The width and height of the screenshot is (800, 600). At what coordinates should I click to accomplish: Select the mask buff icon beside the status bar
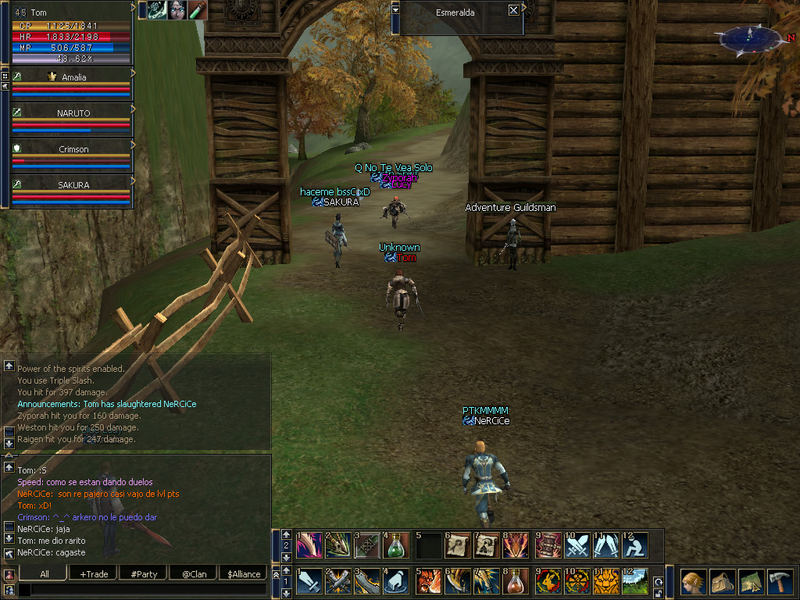177,10
